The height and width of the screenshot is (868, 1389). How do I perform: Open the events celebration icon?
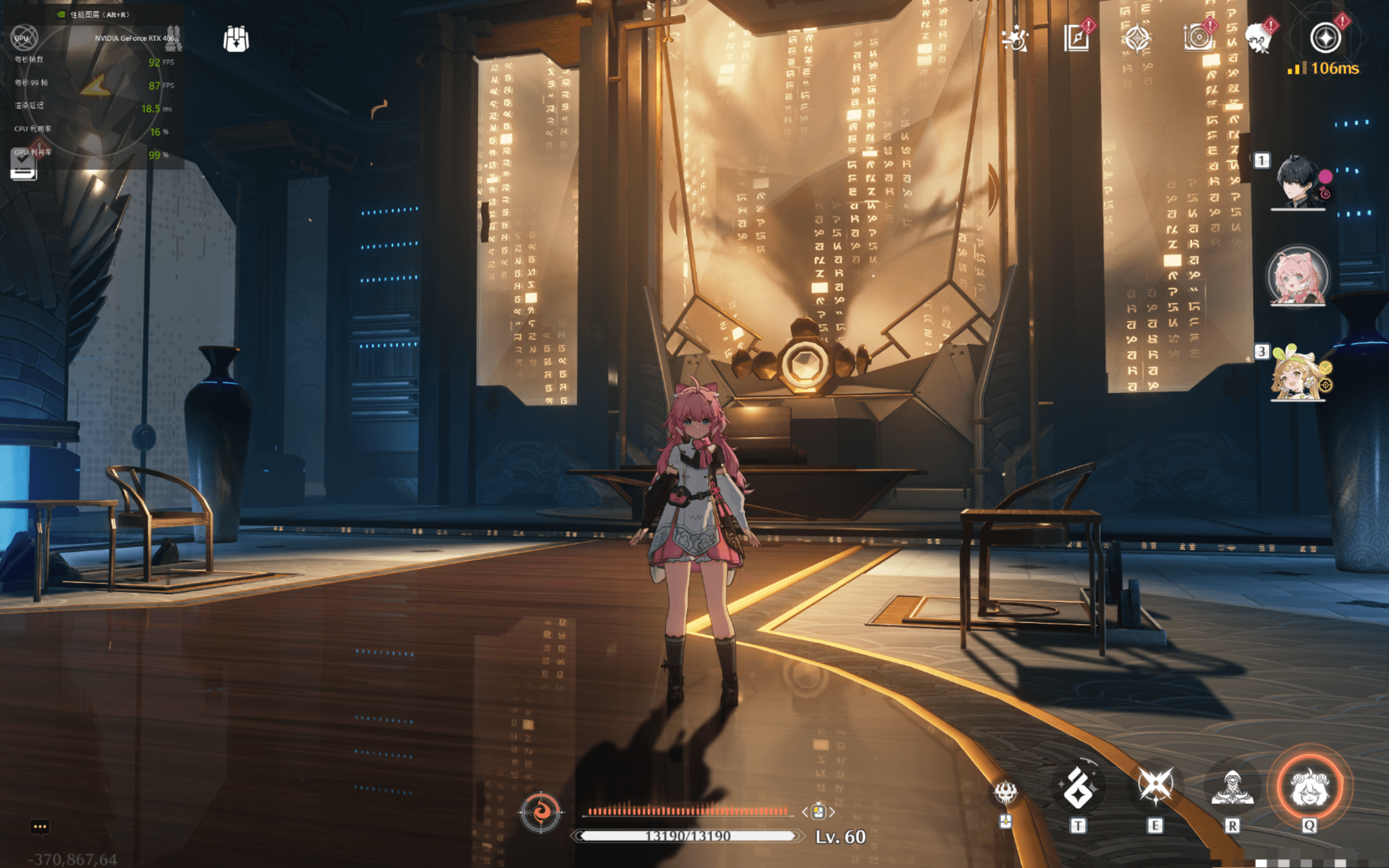point(1016,39)
